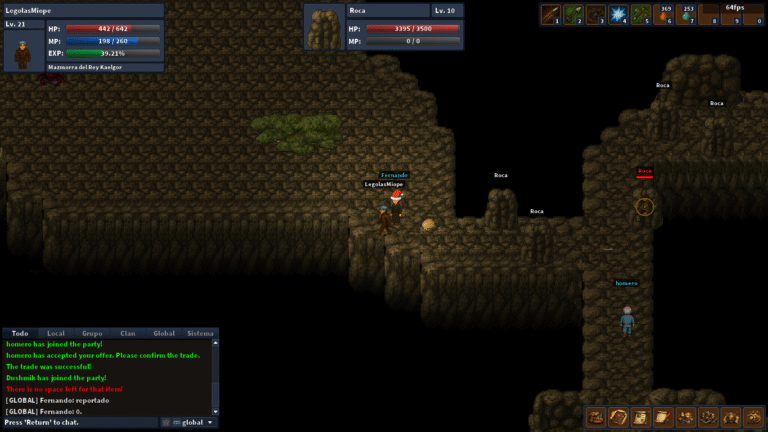Screen dimensions: 768x432
Task: Use the teal potion with 253 count
Action: (688, 14)
